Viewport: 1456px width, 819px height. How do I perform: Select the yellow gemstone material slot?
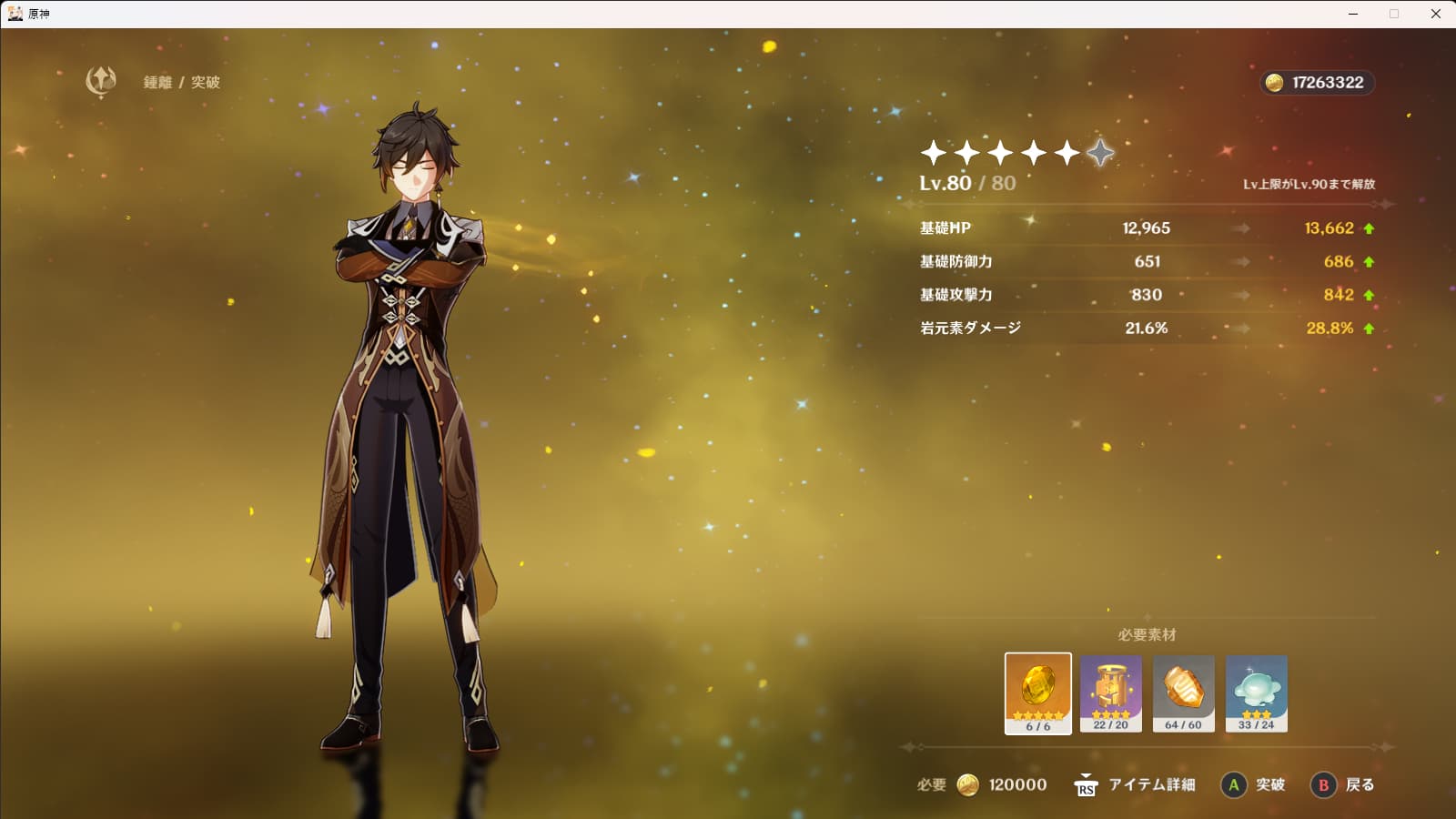pos(1037,693)
